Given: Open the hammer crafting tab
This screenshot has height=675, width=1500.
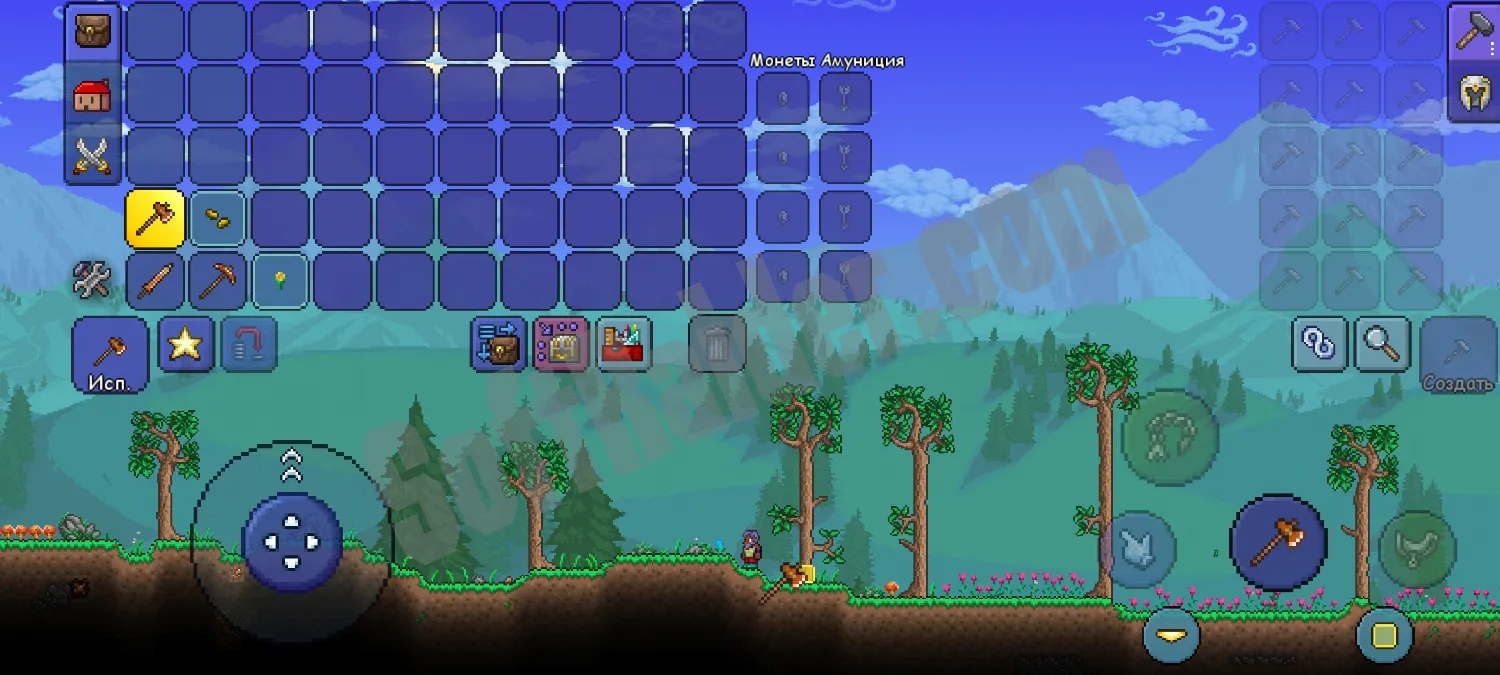Looking at the screenshot, I should 1473,31.
